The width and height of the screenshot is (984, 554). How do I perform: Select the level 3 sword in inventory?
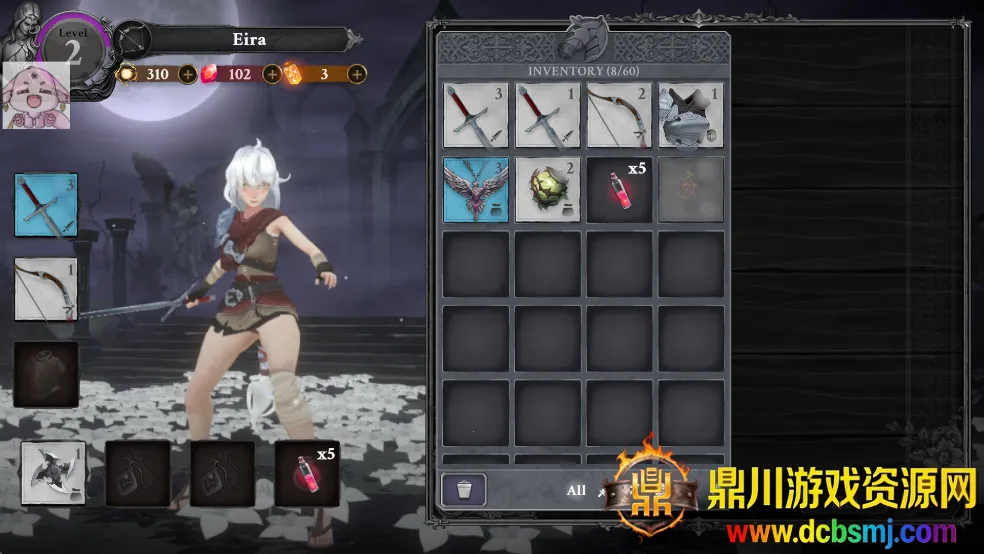point(476,115)
